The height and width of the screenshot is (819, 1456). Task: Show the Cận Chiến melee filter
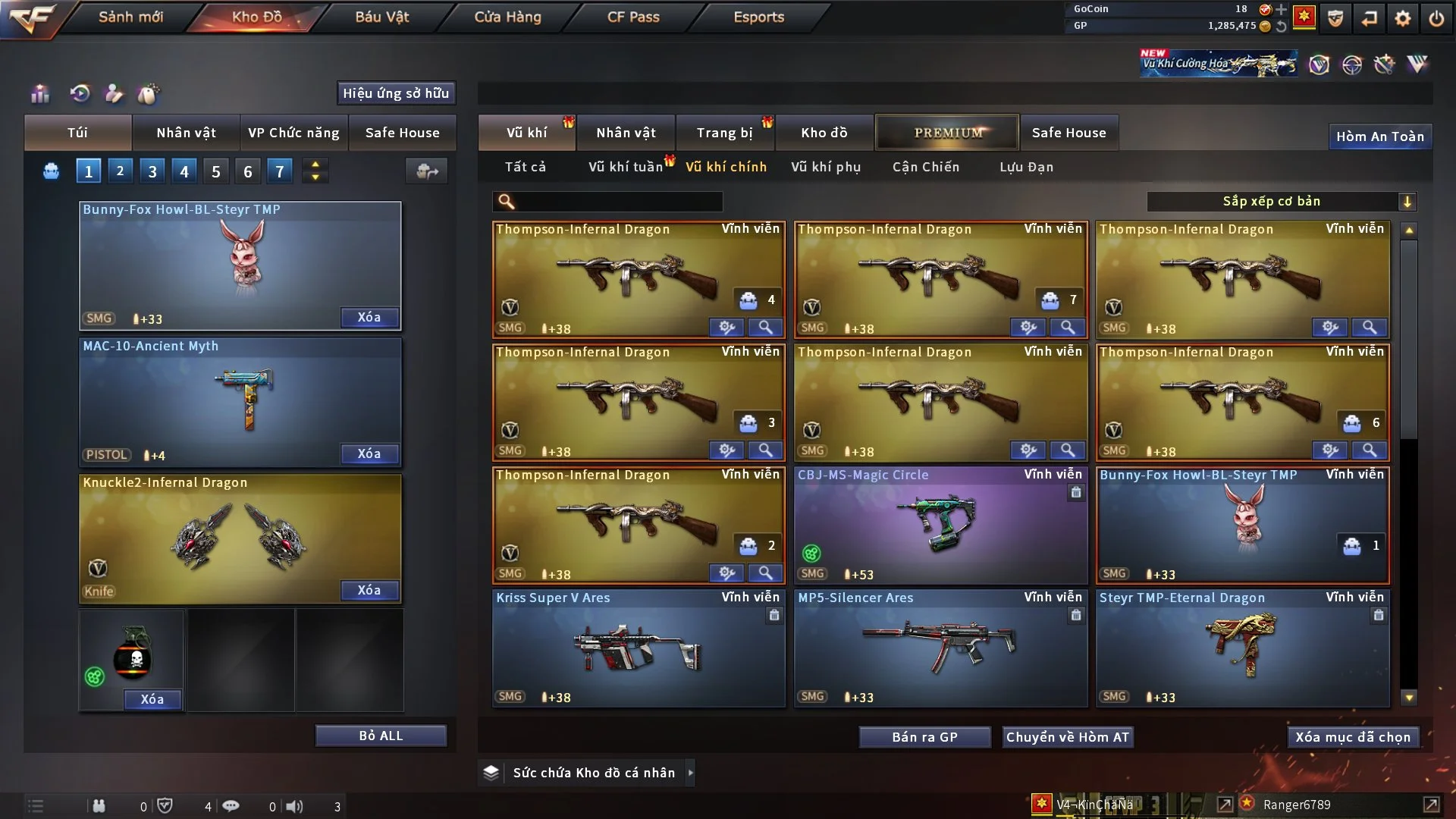pyautogui.click(x=925, y=167)
